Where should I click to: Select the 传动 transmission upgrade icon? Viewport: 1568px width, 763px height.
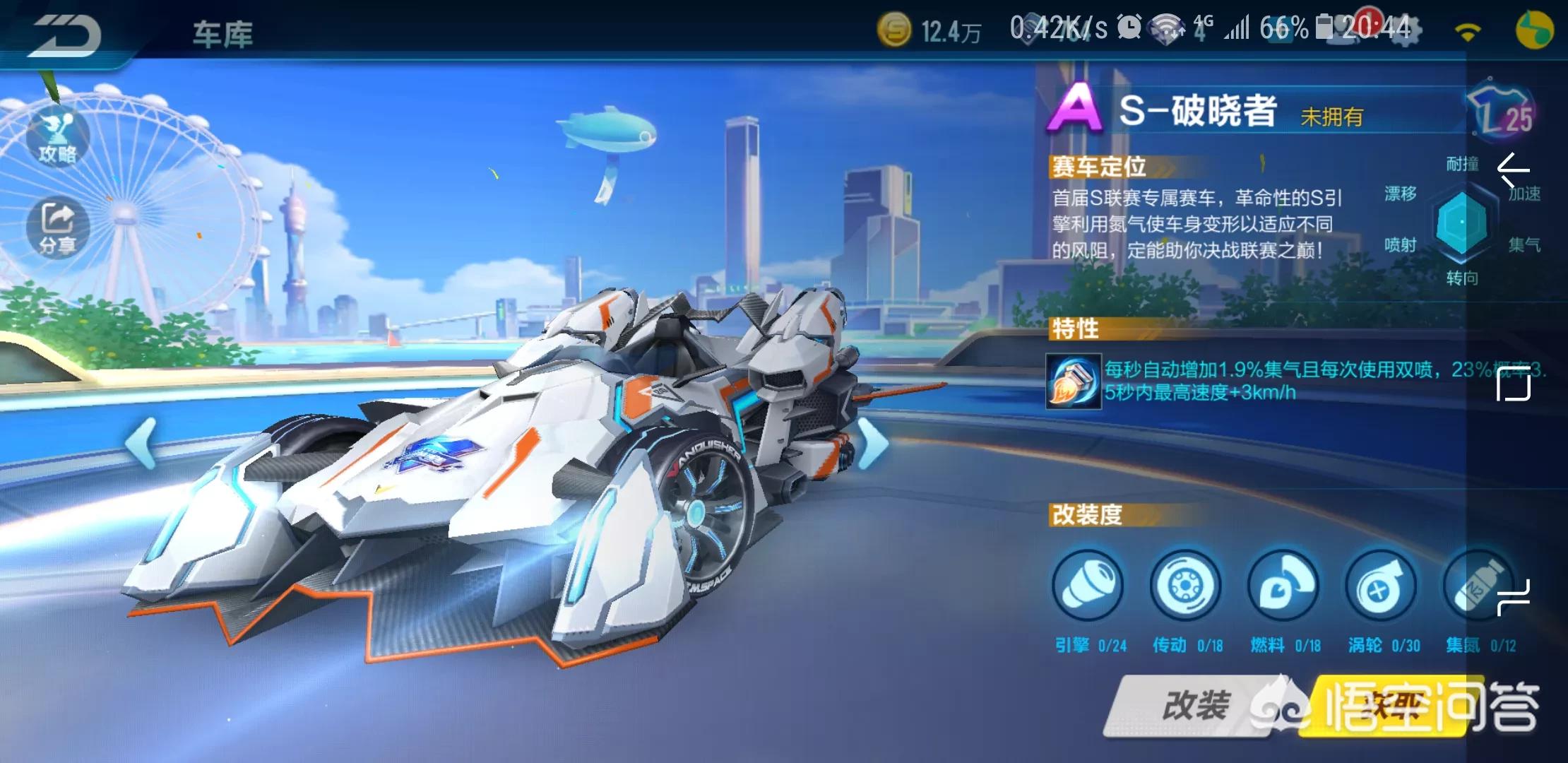click(1186, 586)
